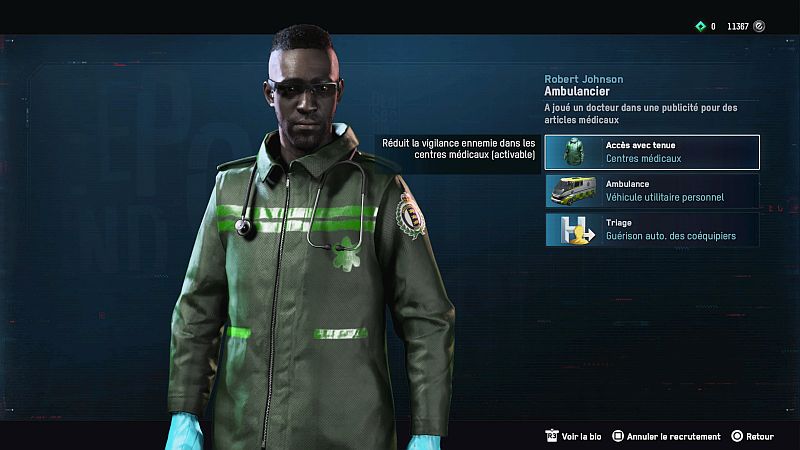
Task: Click Annuler le recrutement
Action: 667,437
